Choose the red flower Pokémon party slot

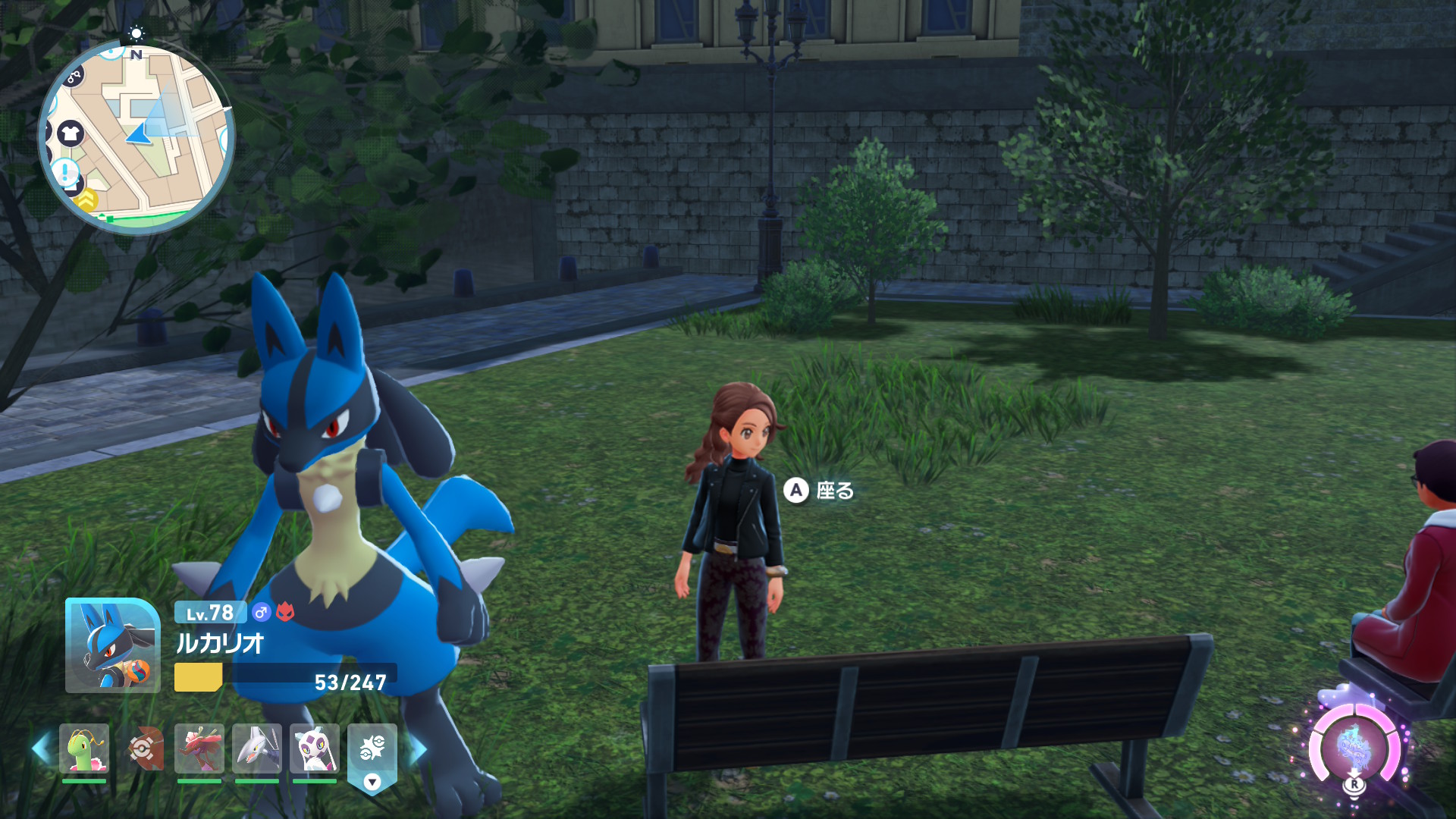tap(199, 749)
